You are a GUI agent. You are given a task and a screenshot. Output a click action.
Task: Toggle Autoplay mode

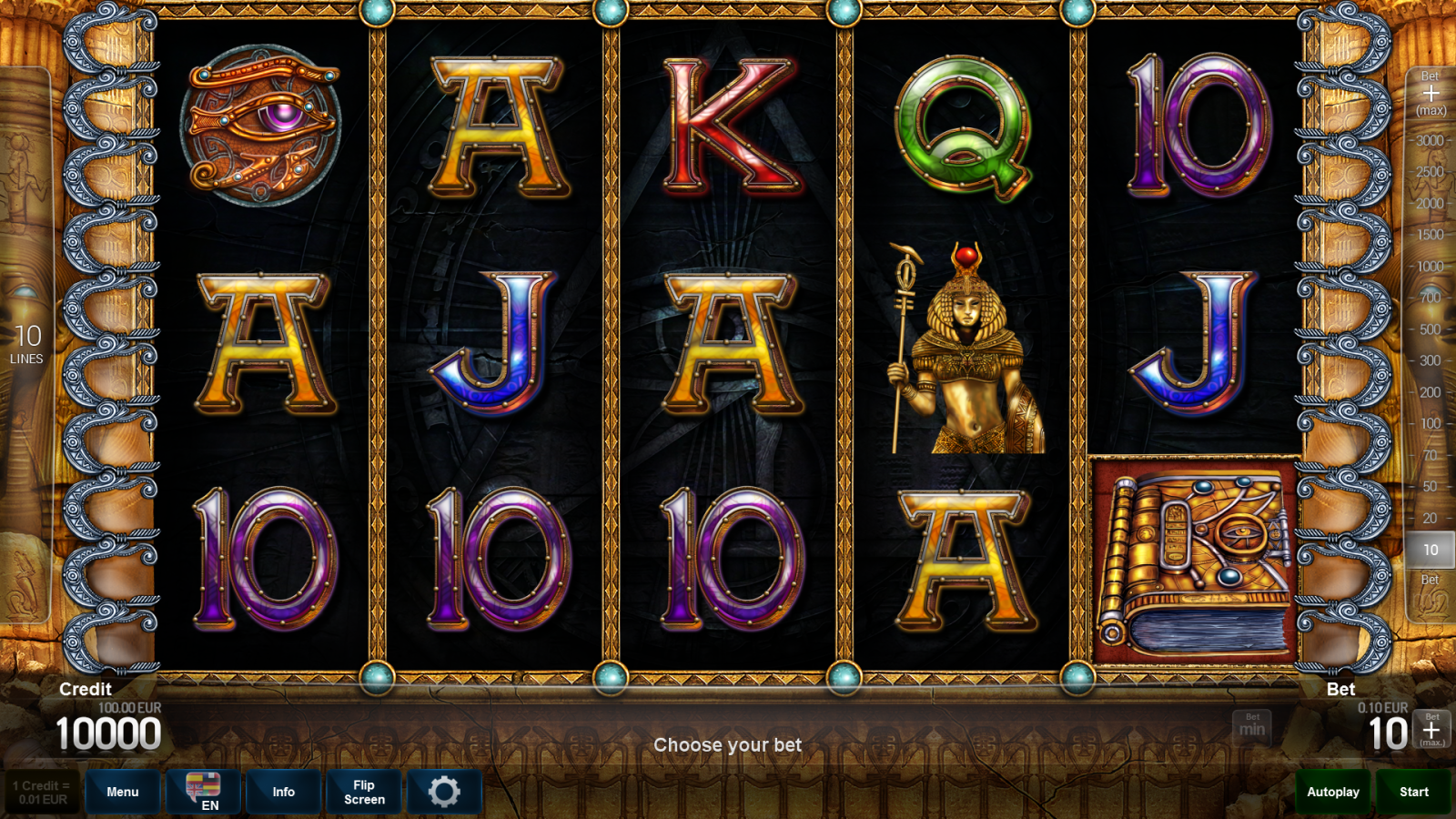pyautogui.click(x=1332, y=791)
